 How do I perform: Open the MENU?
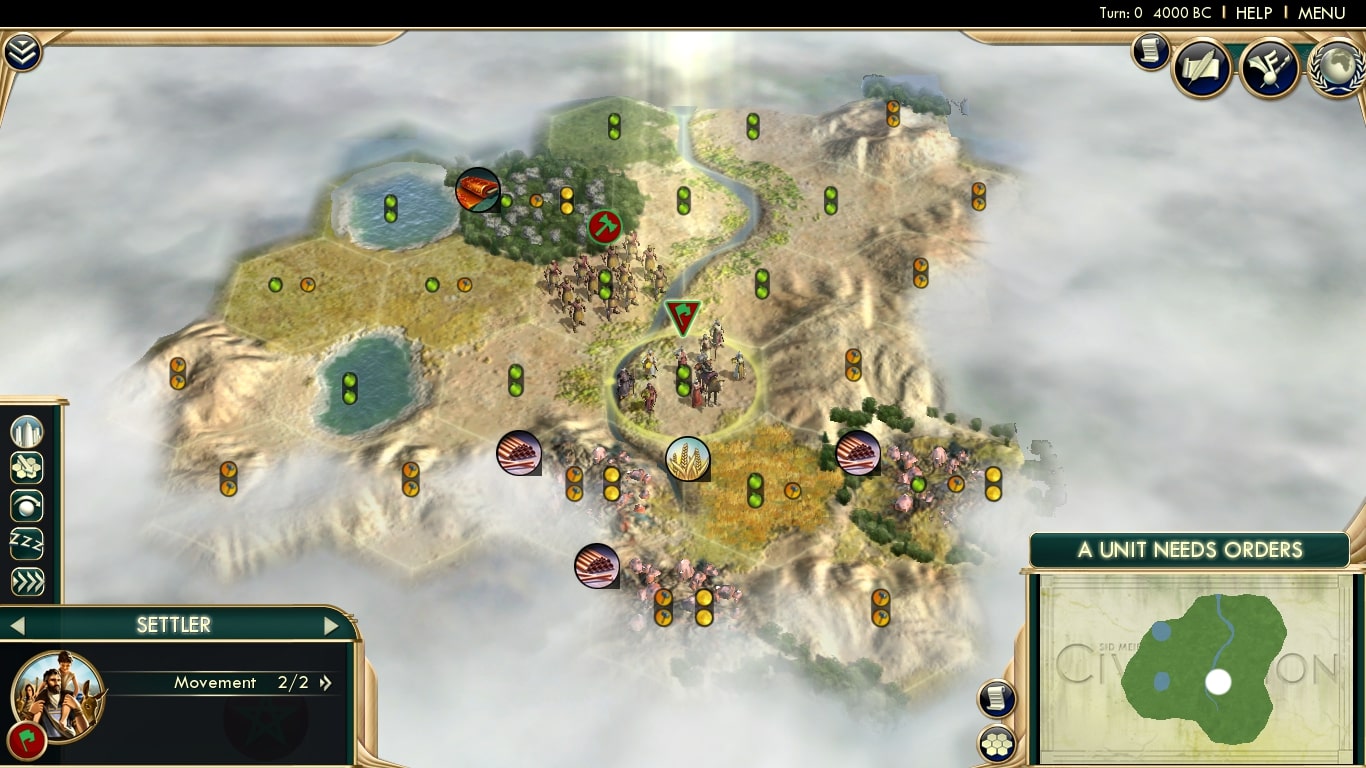[1320, 13]
